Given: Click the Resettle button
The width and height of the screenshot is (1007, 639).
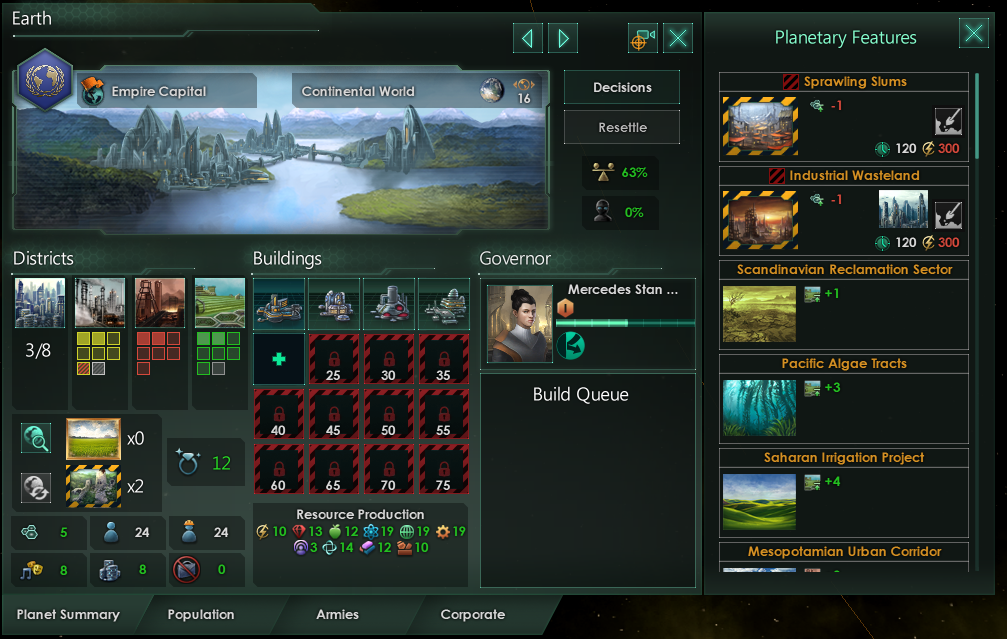Looking at the screenshot, I should (x=621, y=128).
